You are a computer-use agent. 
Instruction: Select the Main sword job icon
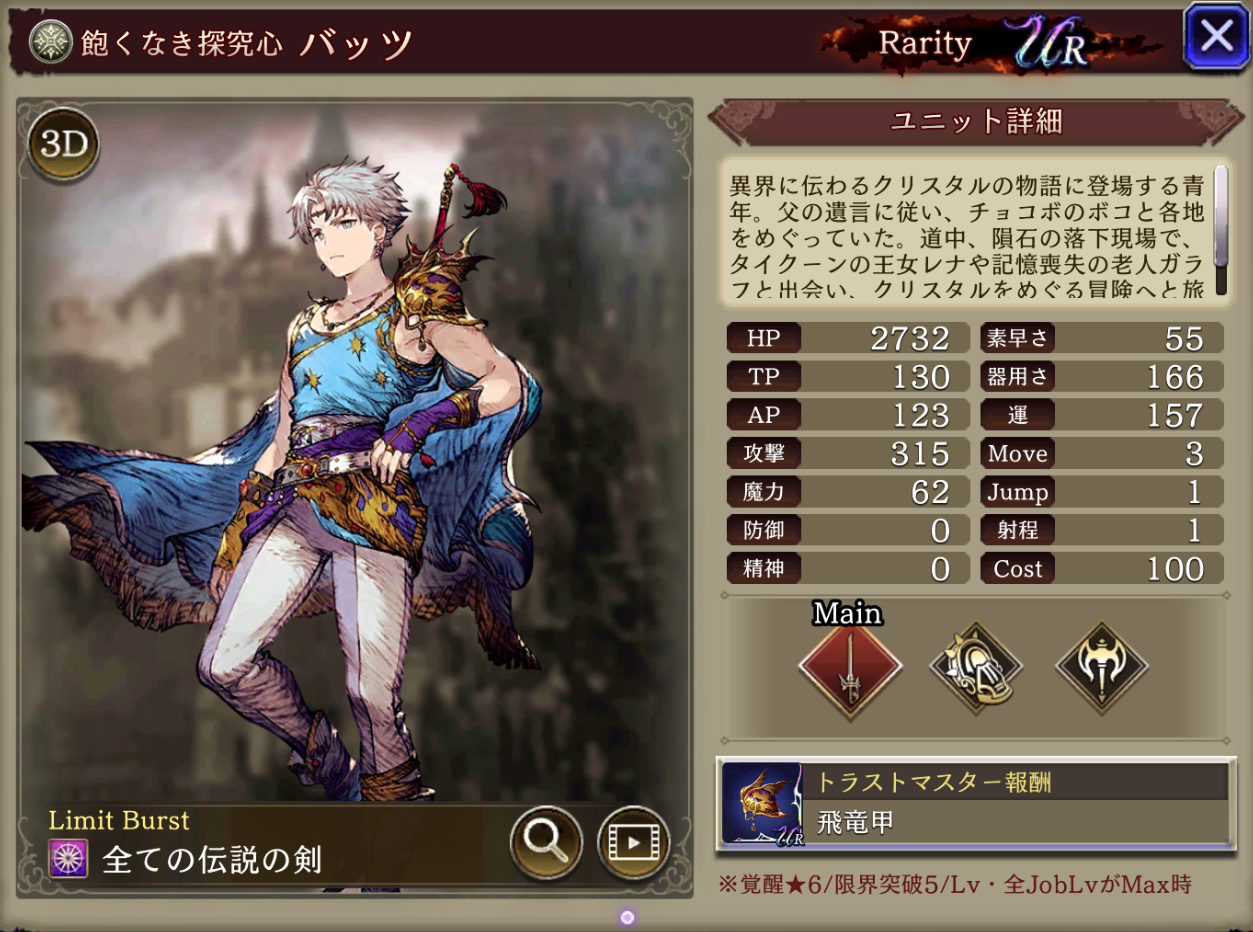(850, 667)
